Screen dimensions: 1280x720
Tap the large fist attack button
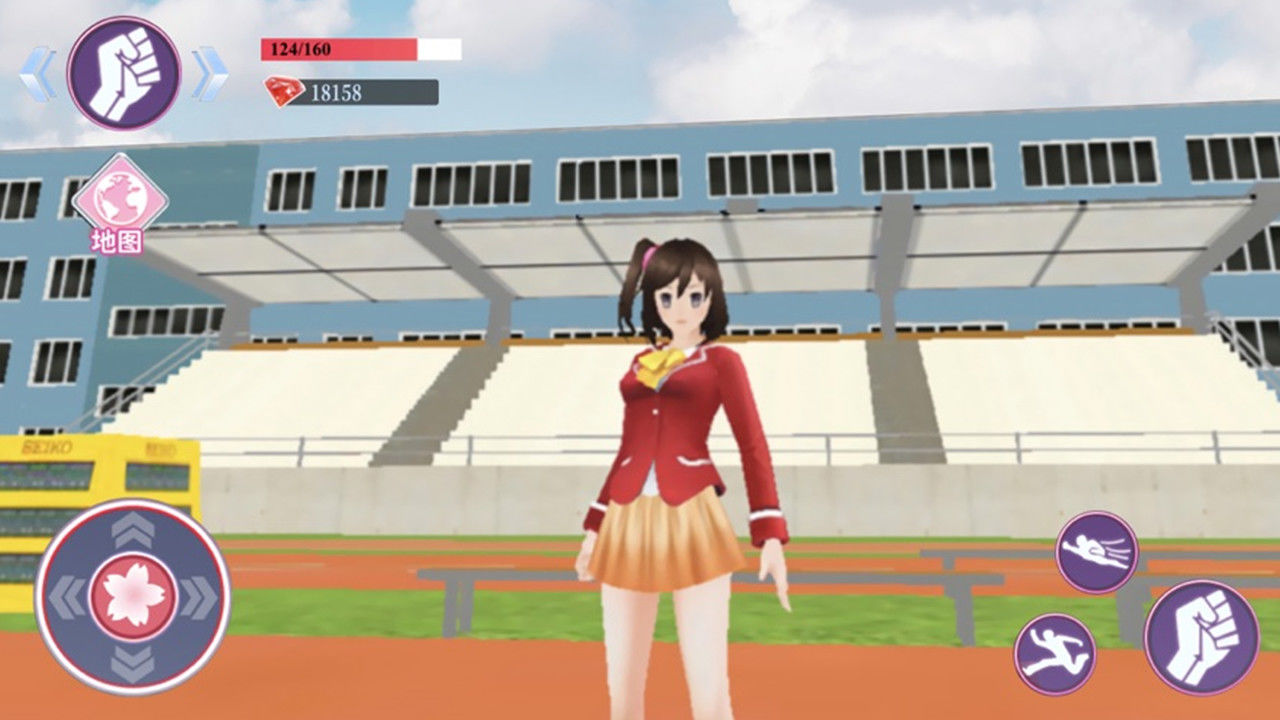pyautogui.click(x=1201, y=637)
